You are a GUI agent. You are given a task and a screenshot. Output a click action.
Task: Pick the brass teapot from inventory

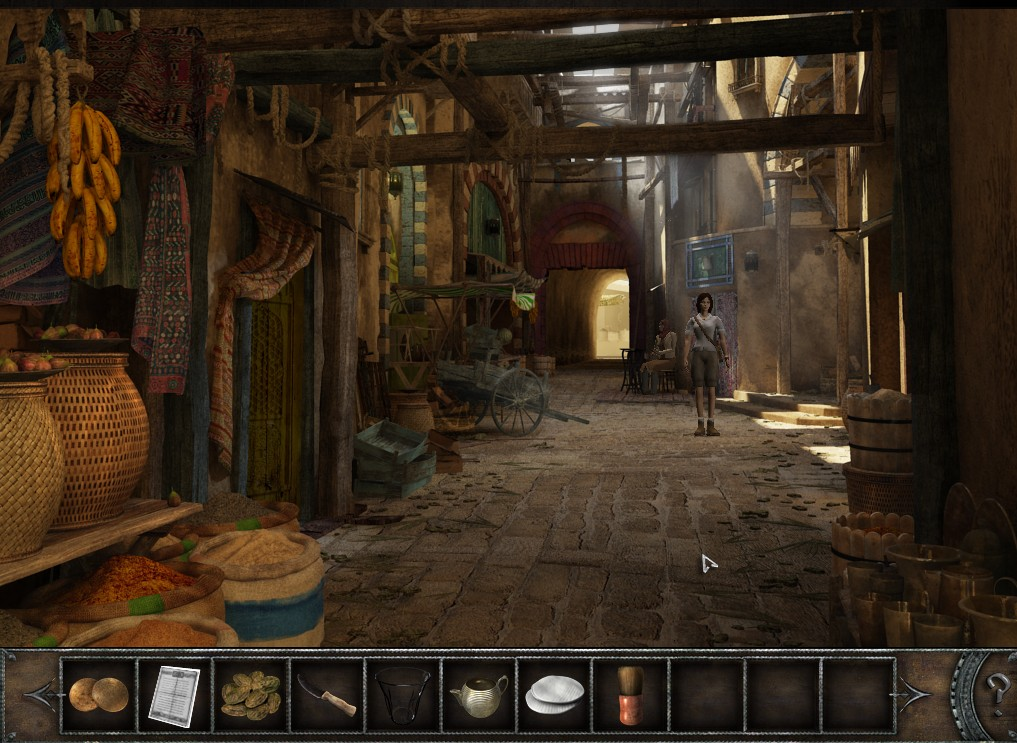(478, 694)
